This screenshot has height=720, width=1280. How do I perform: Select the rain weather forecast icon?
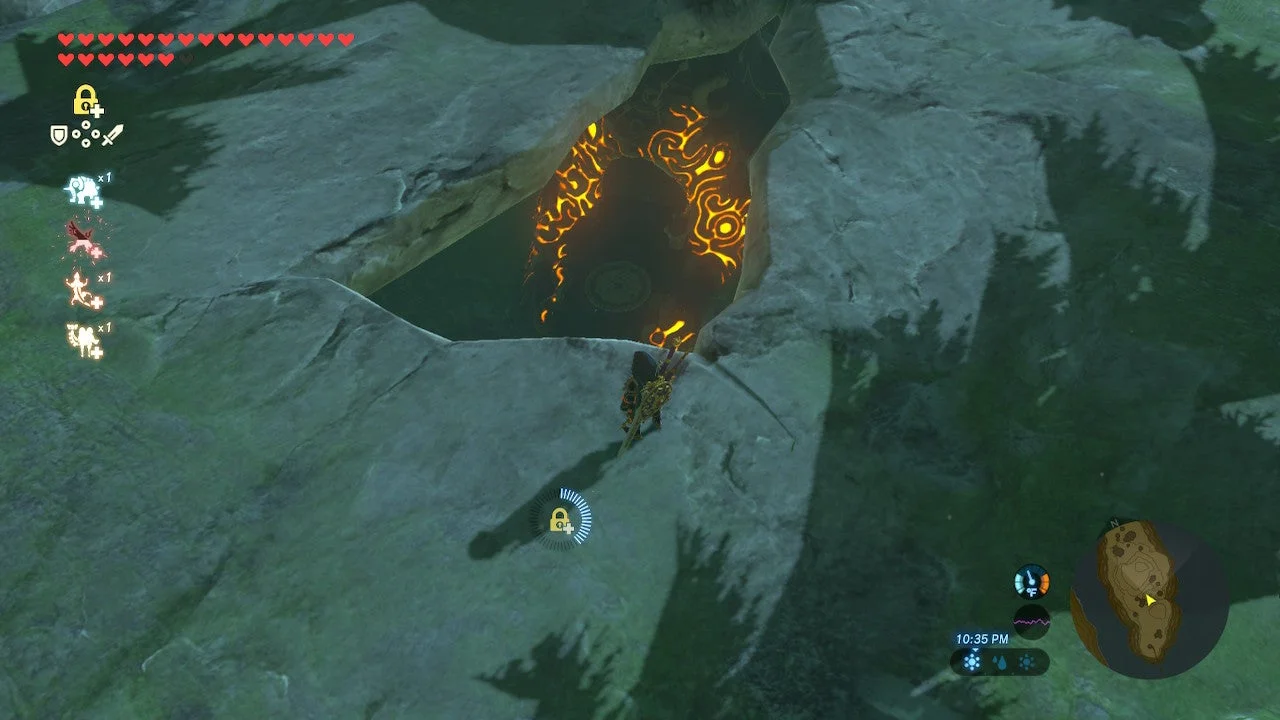click(999, 661)
